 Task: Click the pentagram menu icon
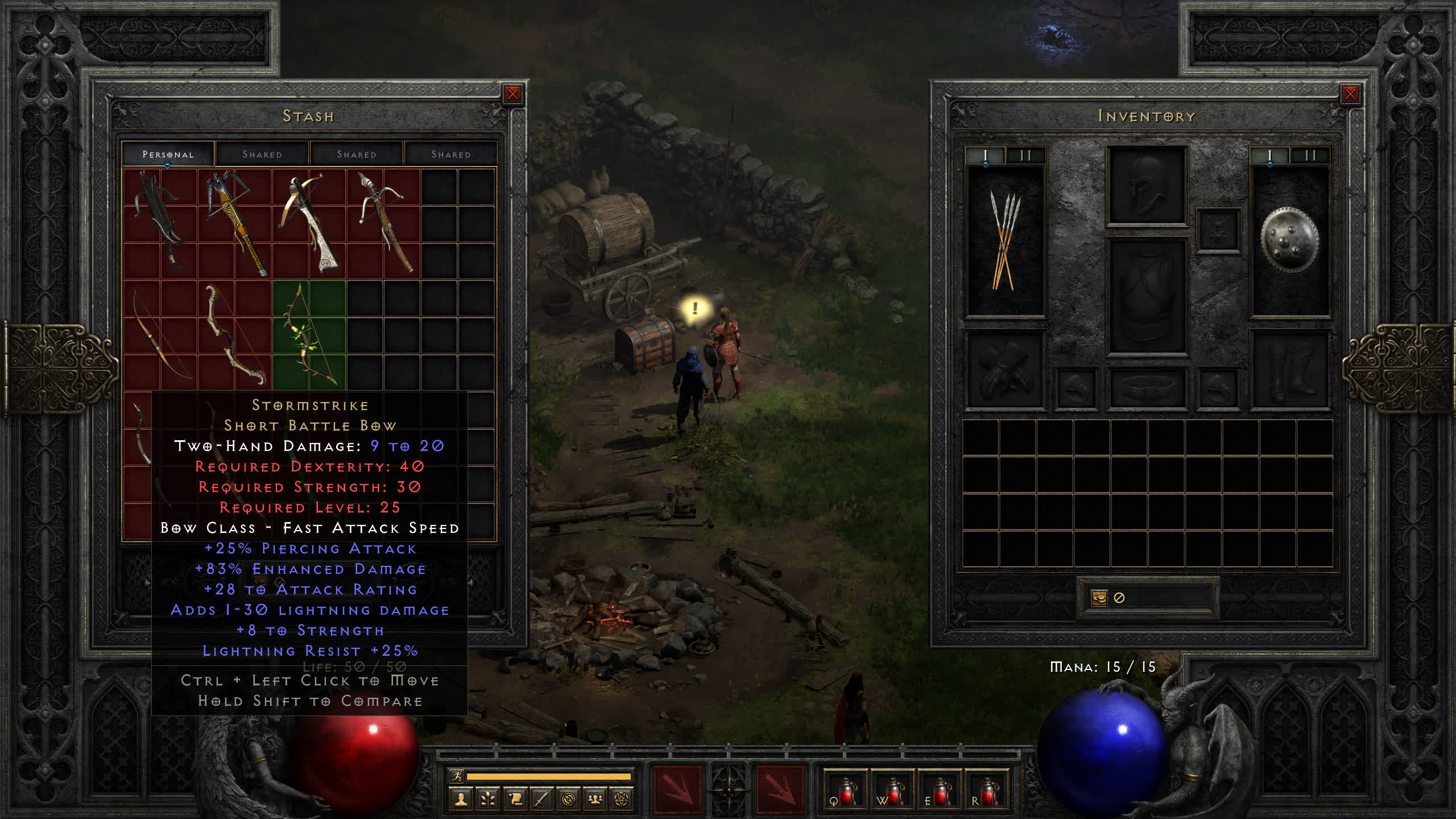click(x=622, y=800)
